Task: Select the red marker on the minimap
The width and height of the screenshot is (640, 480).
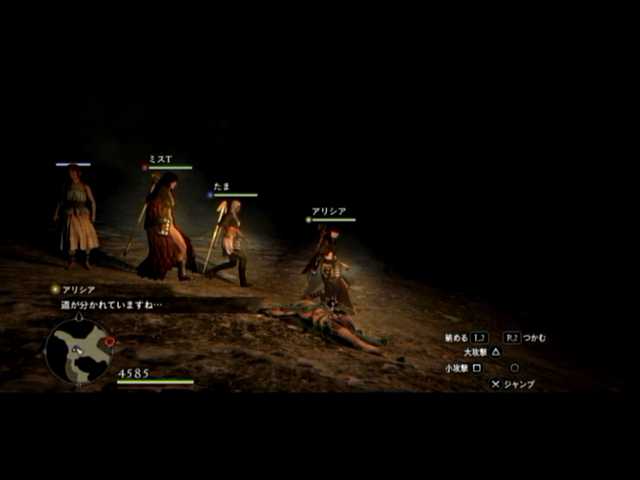Action: pyautogui.click(x=109, y=341)
